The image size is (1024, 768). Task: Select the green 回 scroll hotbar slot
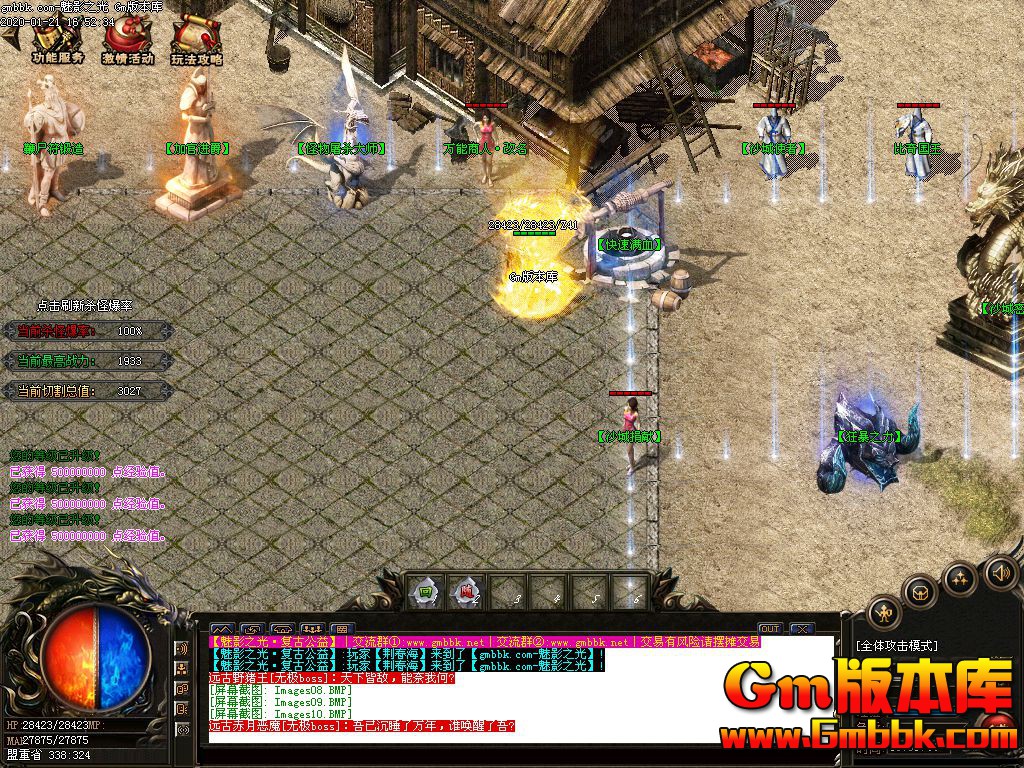coord(425,591)
